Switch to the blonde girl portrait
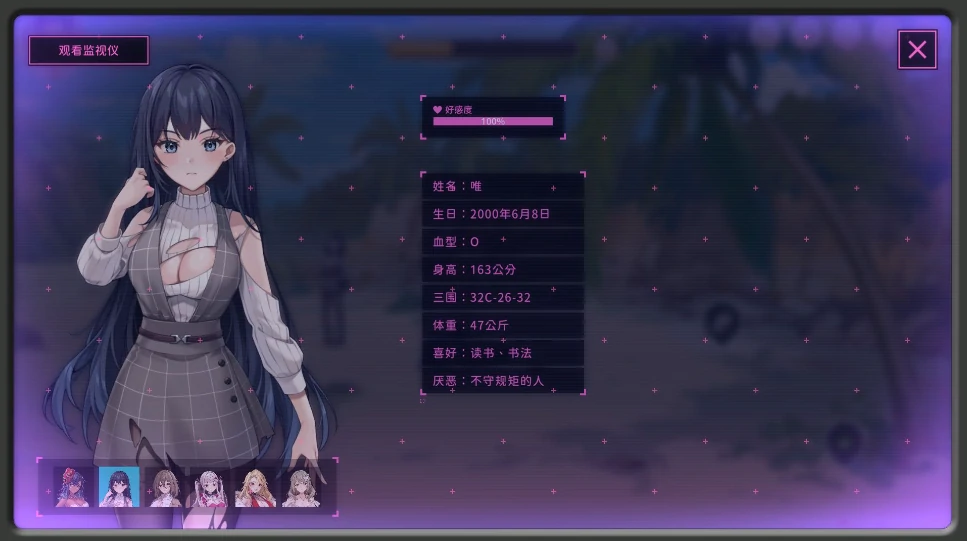 point(255,487)
